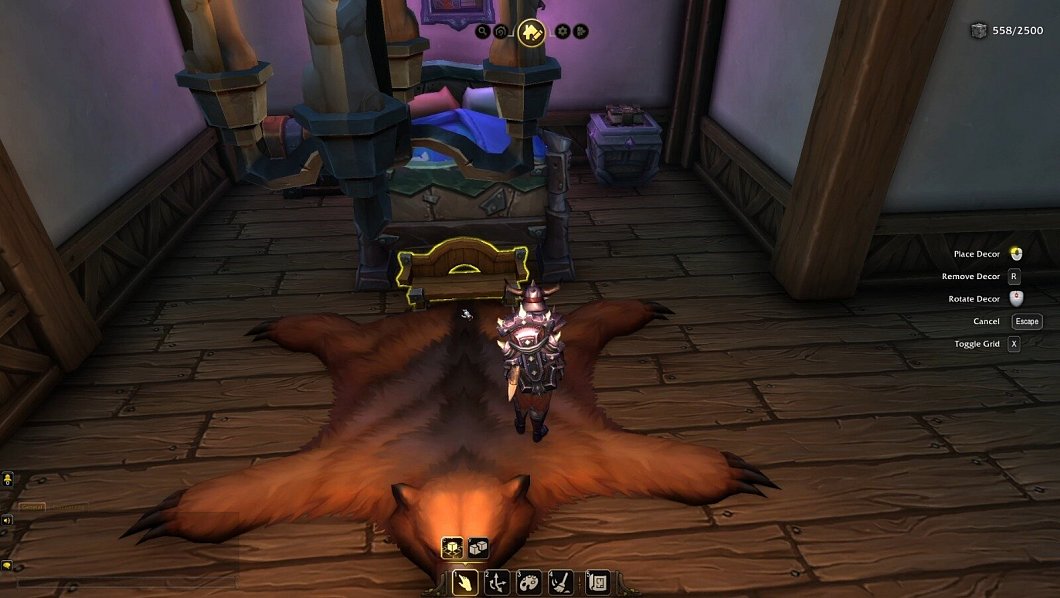Screen dimensions: 1060x598
Task: Select the hand placement tool
Action: pos(464,581)
